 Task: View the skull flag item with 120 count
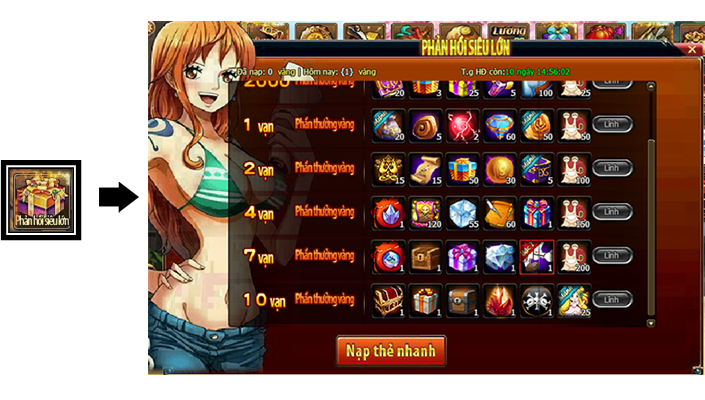point(424,212)
